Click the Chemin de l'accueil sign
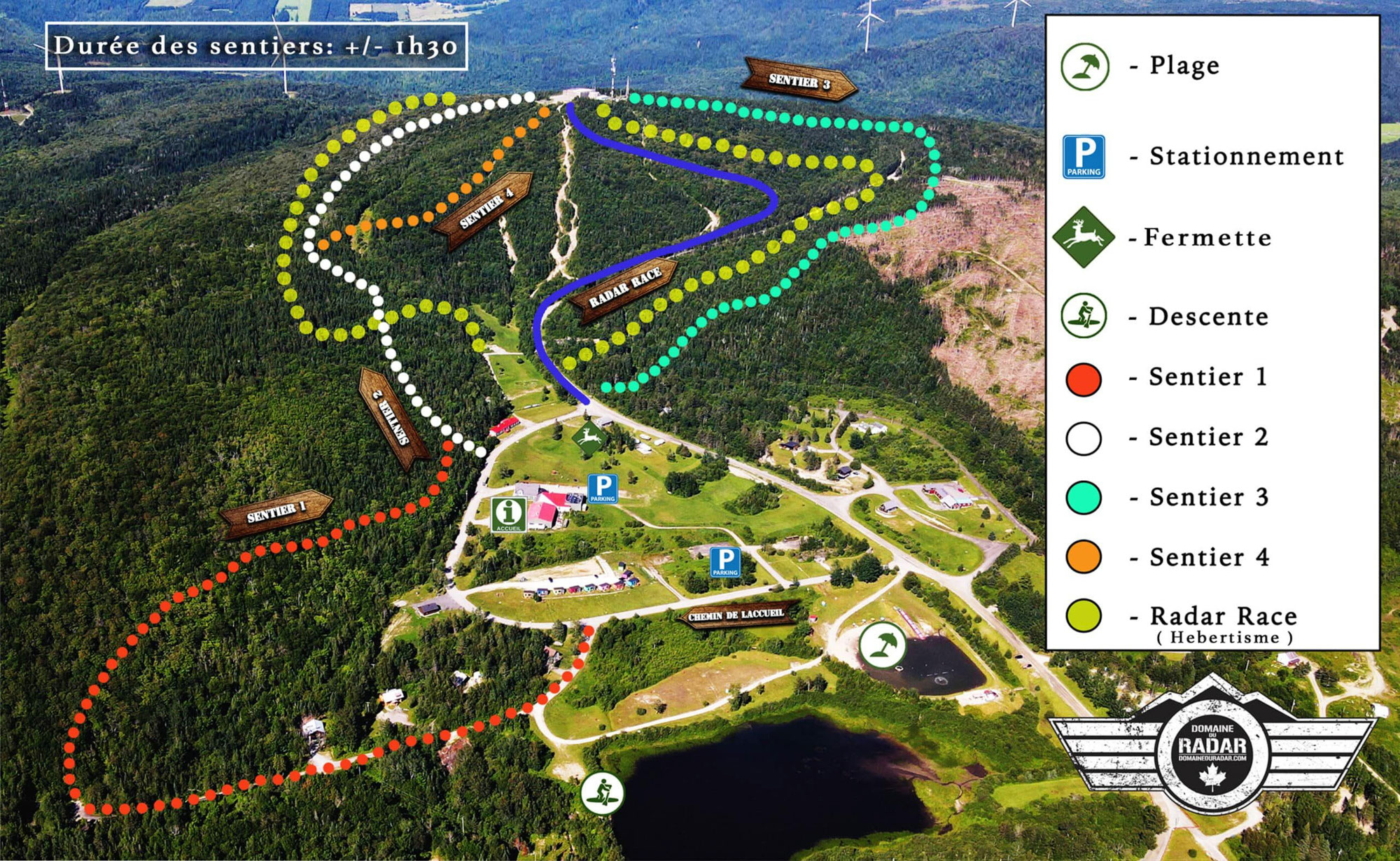This screenshot has width=1400, height=861. click(x=737, y=615)
